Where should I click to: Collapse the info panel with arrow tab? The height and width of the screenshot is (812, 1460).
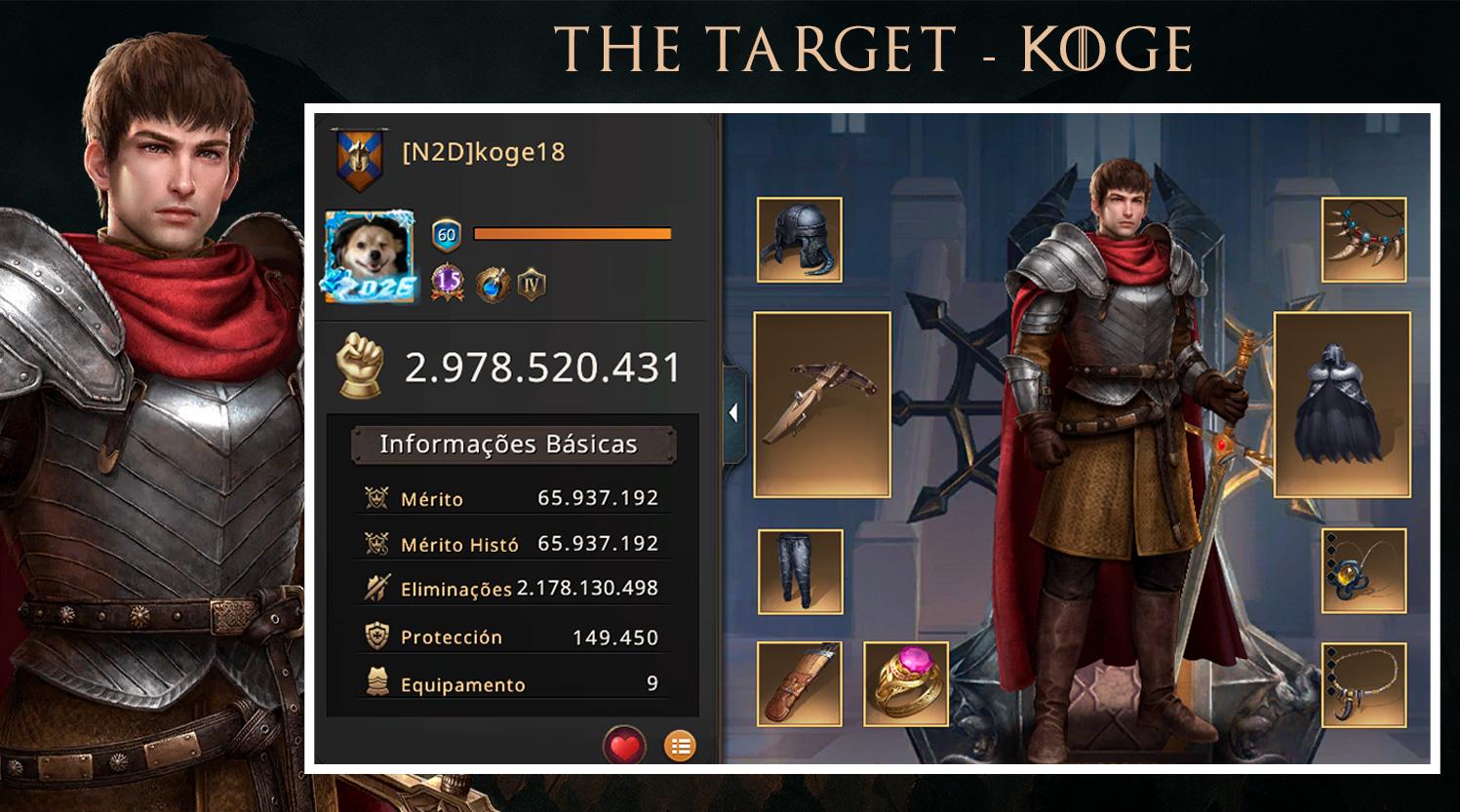click(x=733, y=413)
